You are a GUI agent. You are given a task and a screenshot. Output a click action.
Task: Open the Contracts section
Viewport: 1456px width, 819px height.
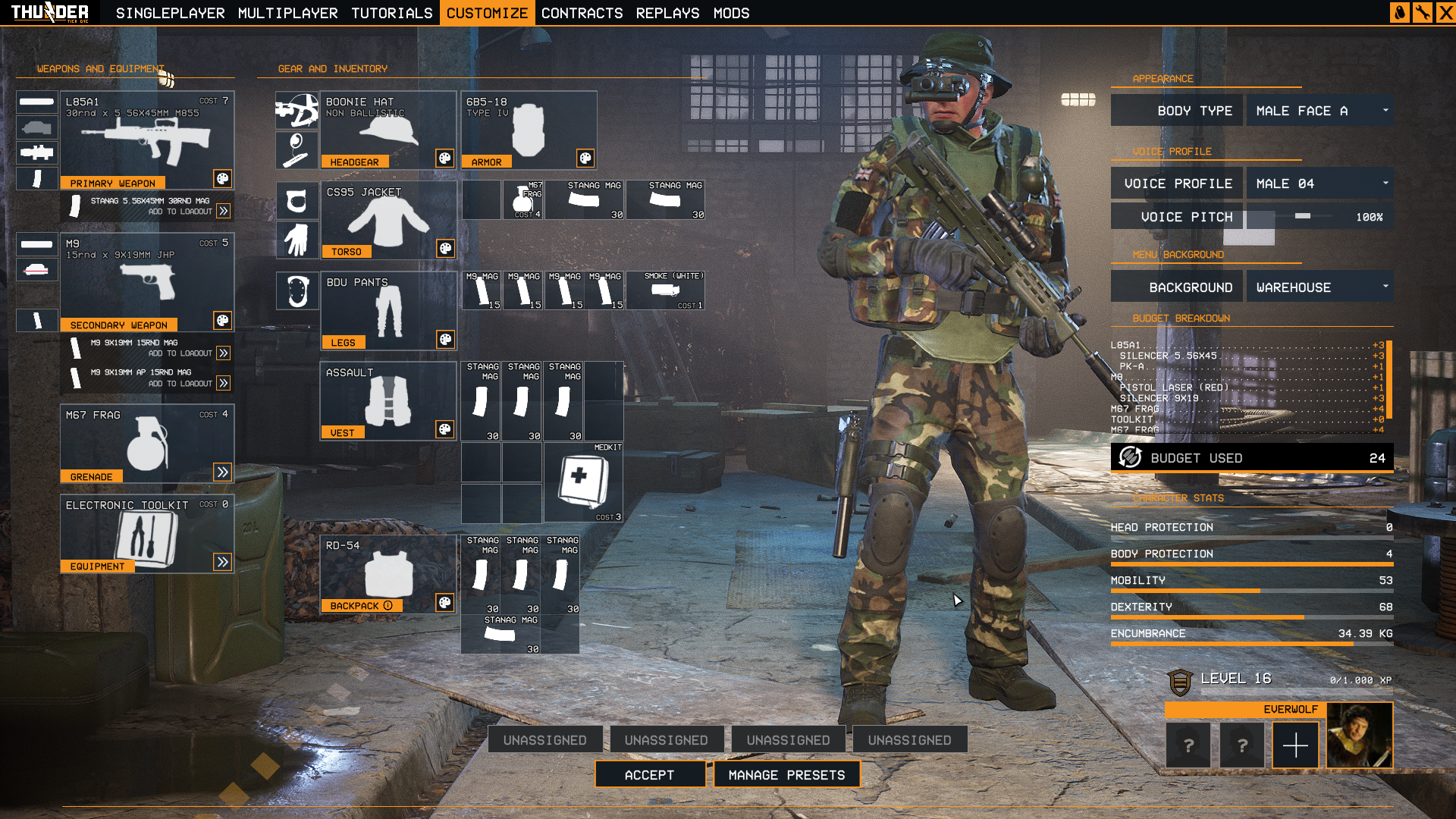click(x=582, y=13)
